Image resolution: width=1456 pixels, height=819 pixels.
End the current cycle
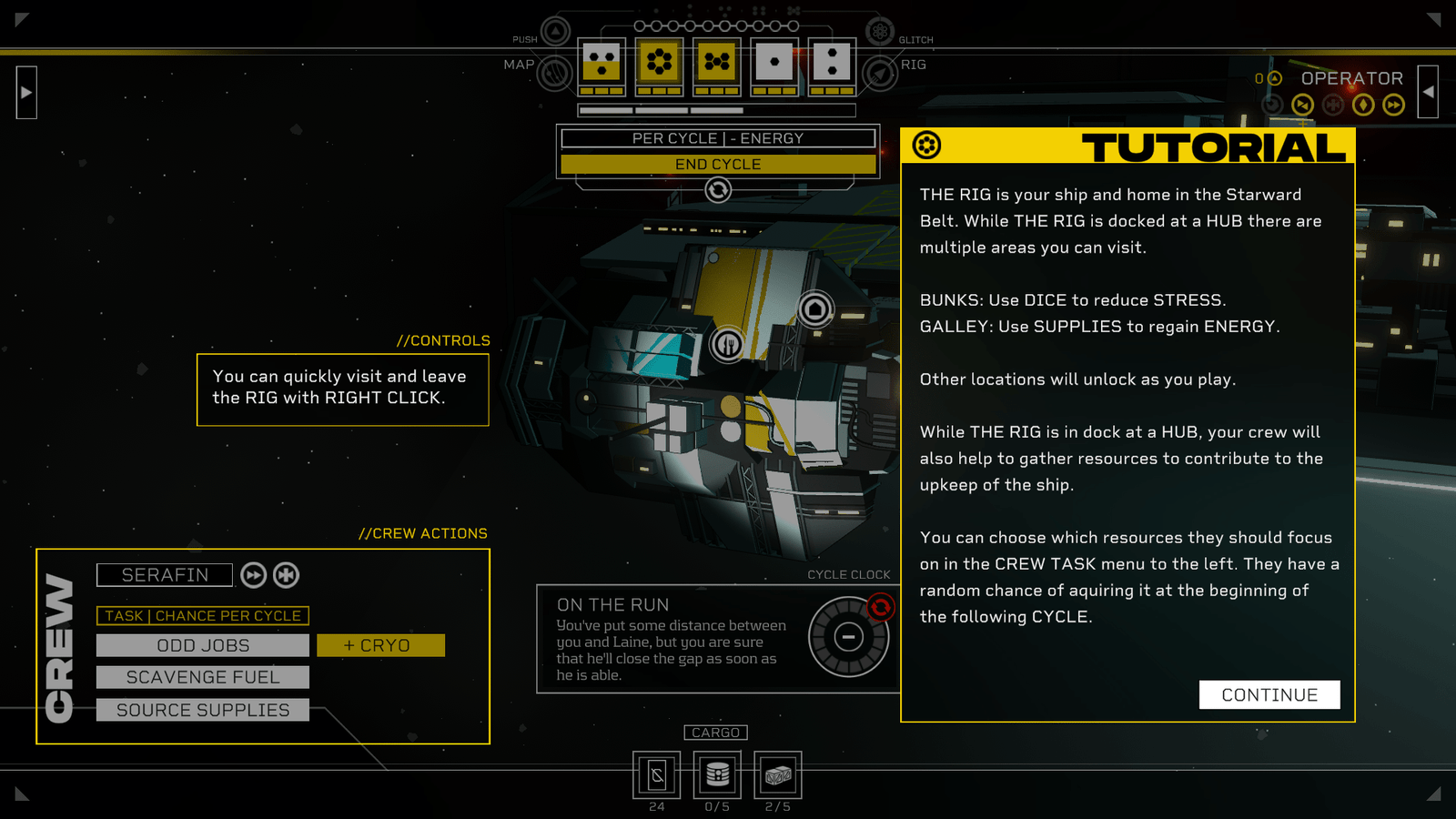pos(718,164)
